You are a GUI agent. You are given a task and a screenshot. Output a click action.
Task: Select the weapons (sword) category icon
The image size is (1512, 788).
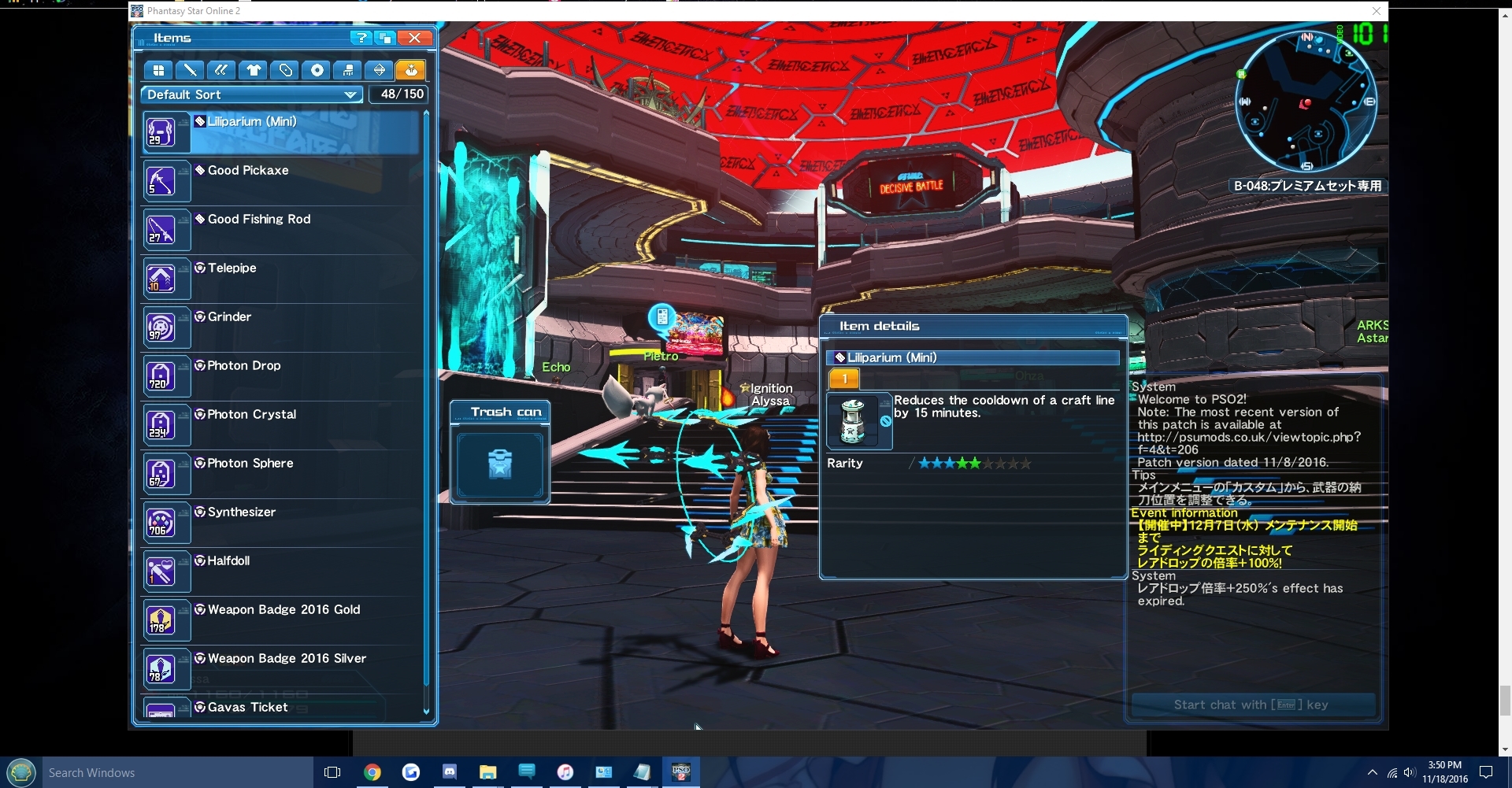click(190, 70)
